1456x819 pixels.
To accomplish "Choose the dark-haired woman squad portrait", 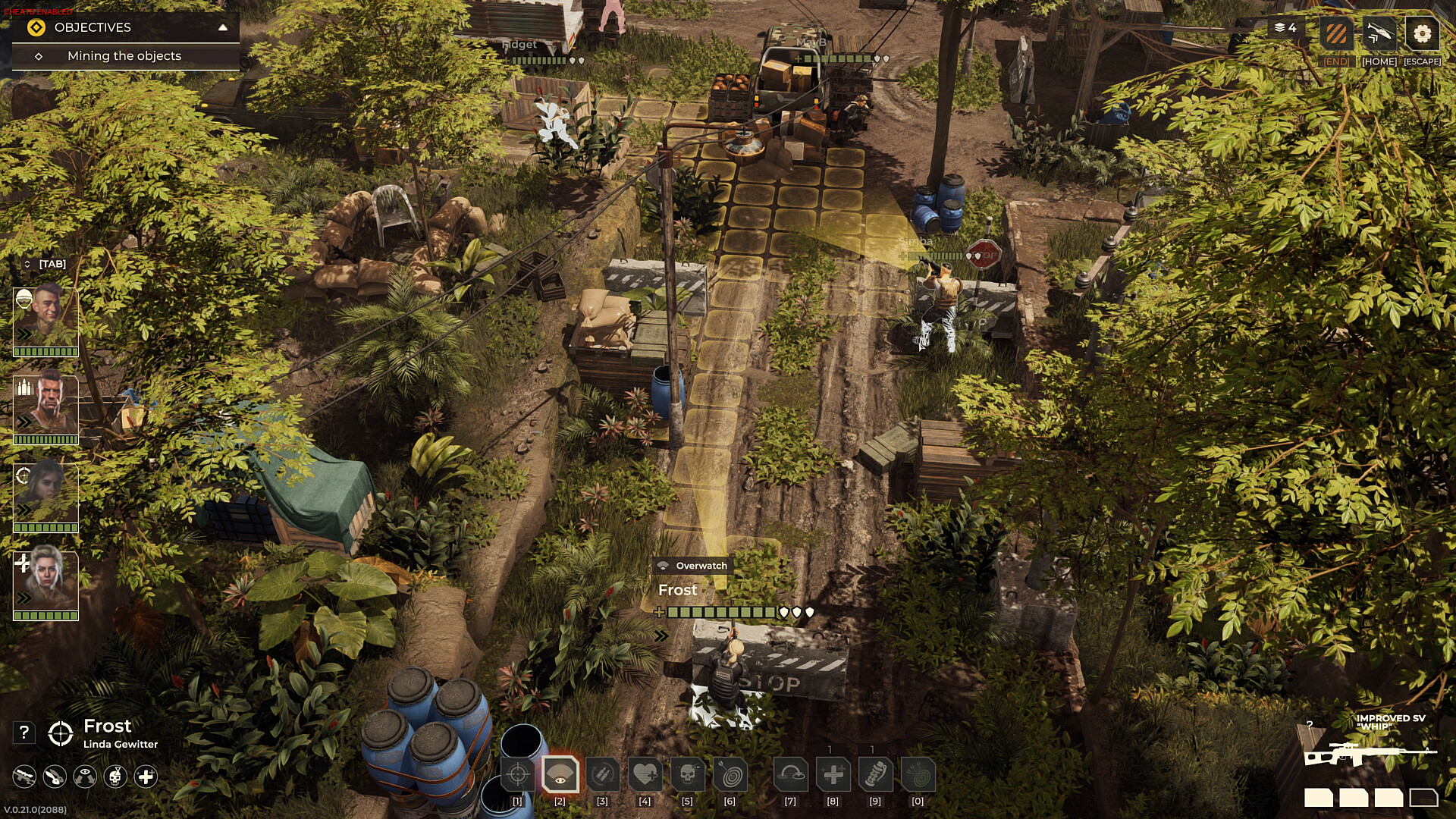I will [x=45, y=494].
